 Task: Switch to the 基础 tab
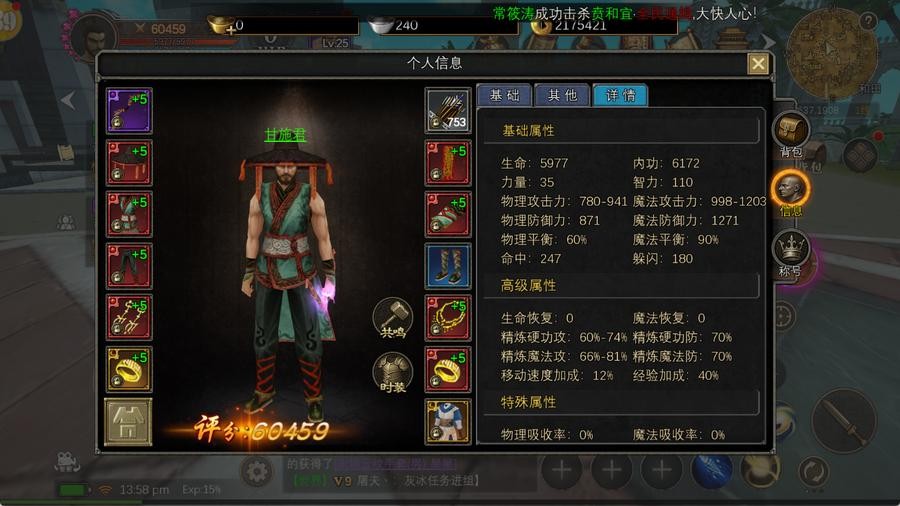click(x=503, y=96)
